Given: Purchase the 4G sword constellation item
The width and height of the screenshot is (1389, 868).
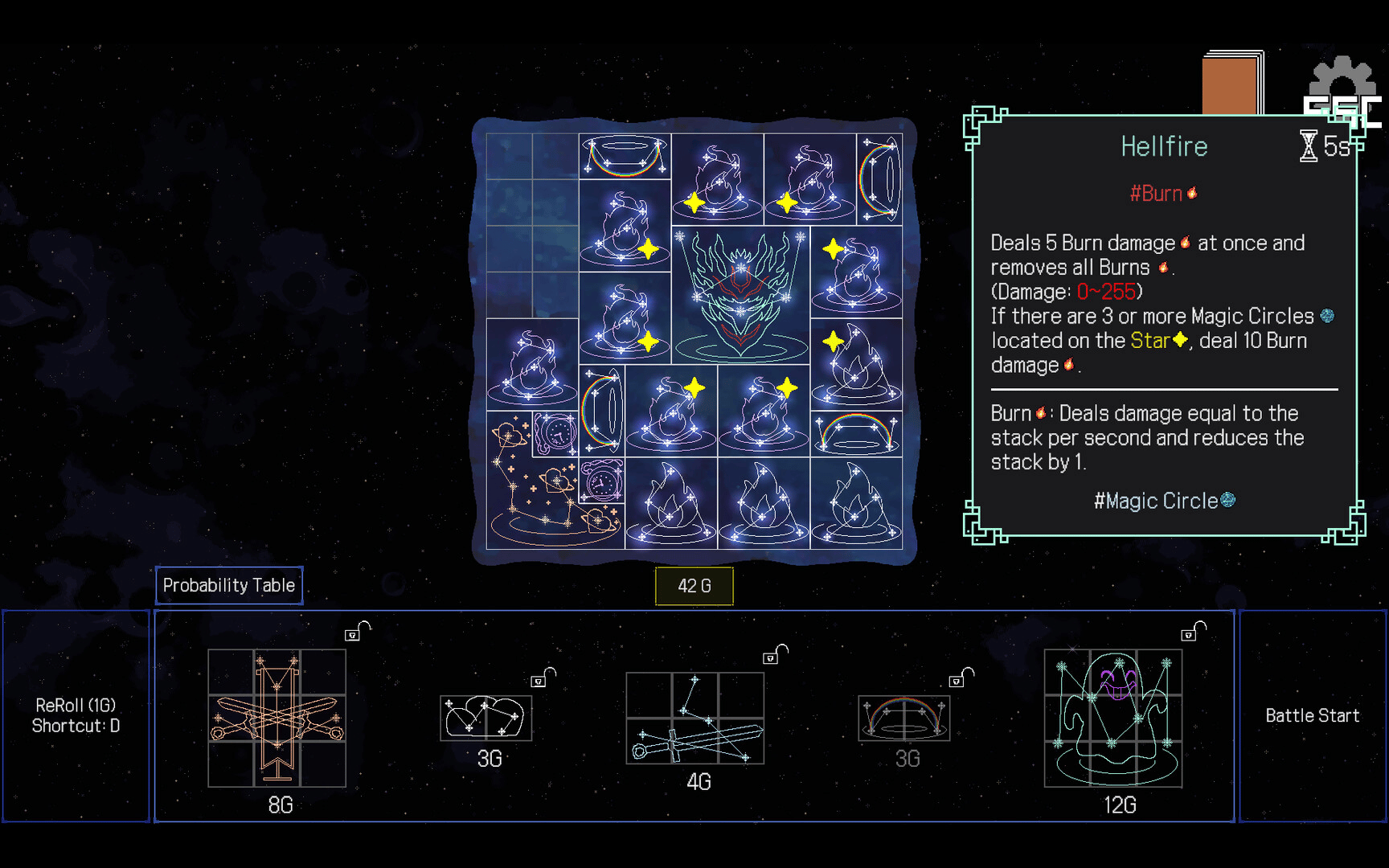Looking at the screenshot, I should (x=694, y=718).
